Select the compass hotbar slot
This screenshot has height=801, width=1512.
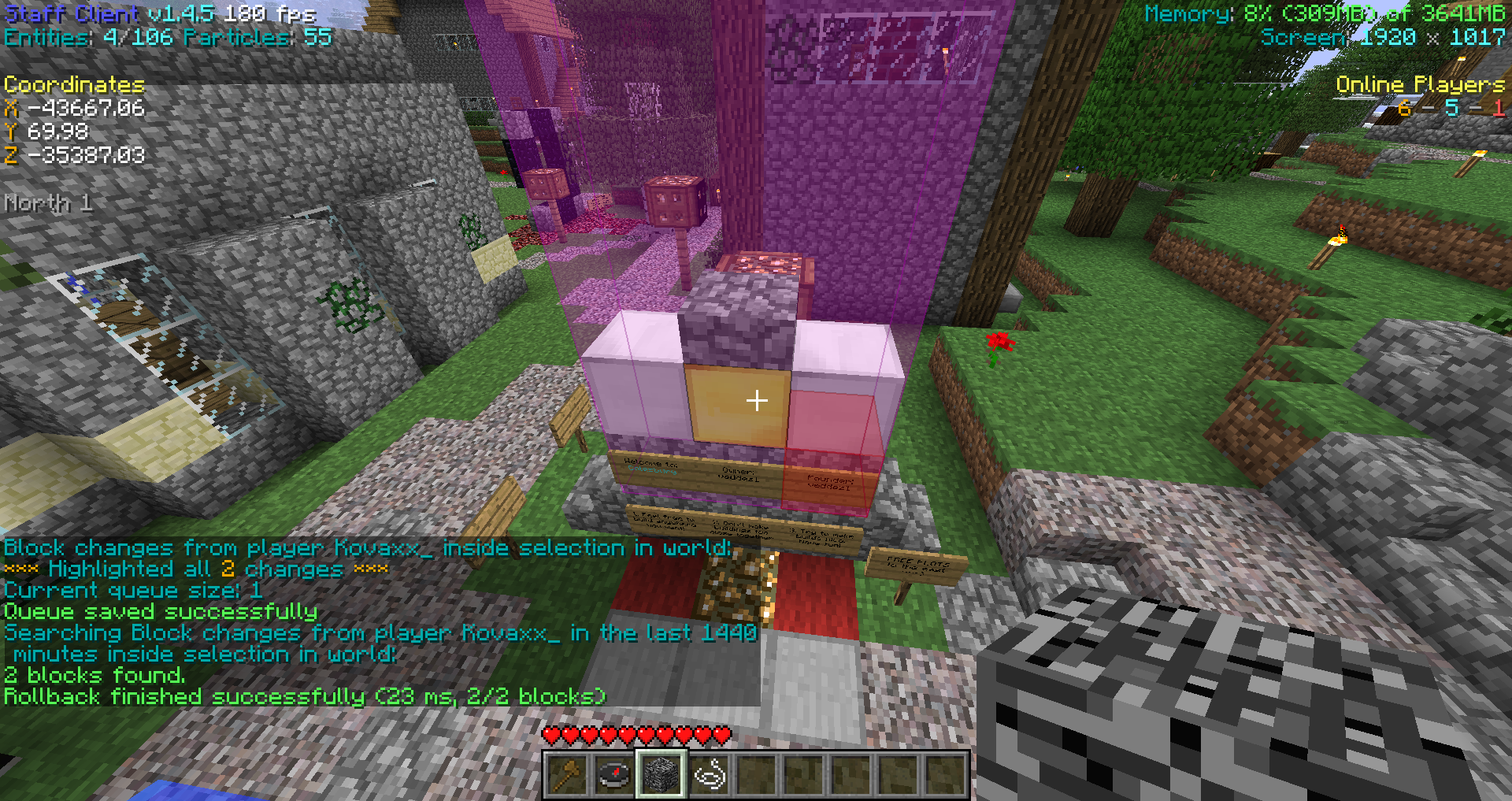tap(614, 775)
